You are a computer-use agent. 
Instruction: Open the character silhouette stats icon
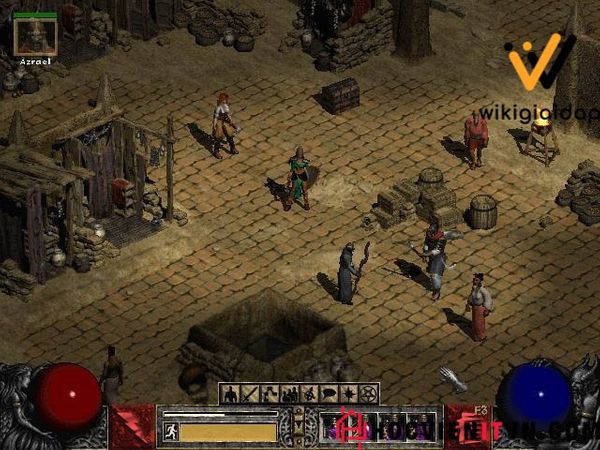(x=229, y=393)
